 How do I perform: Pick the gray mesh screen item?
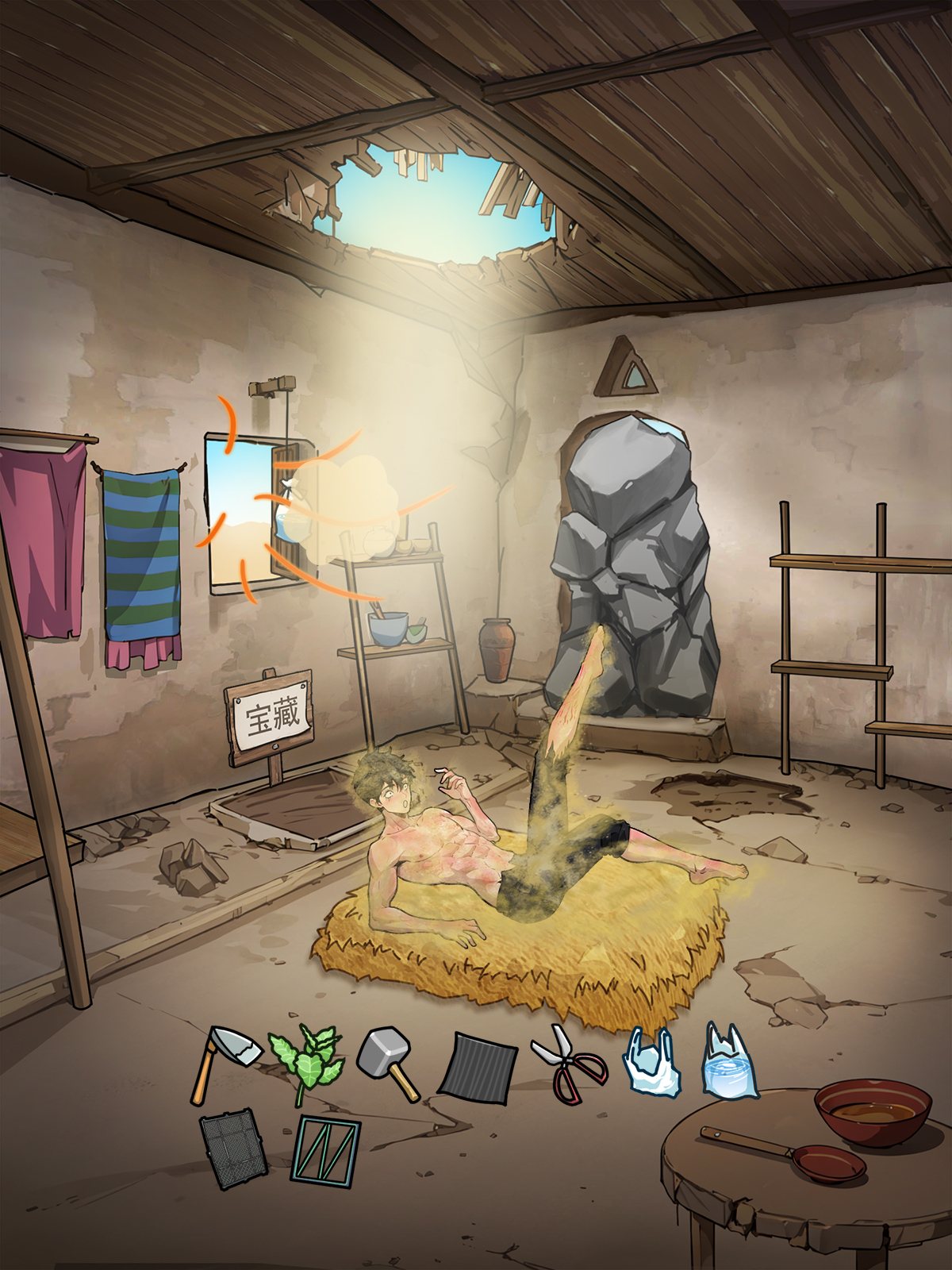point(232,1149)
